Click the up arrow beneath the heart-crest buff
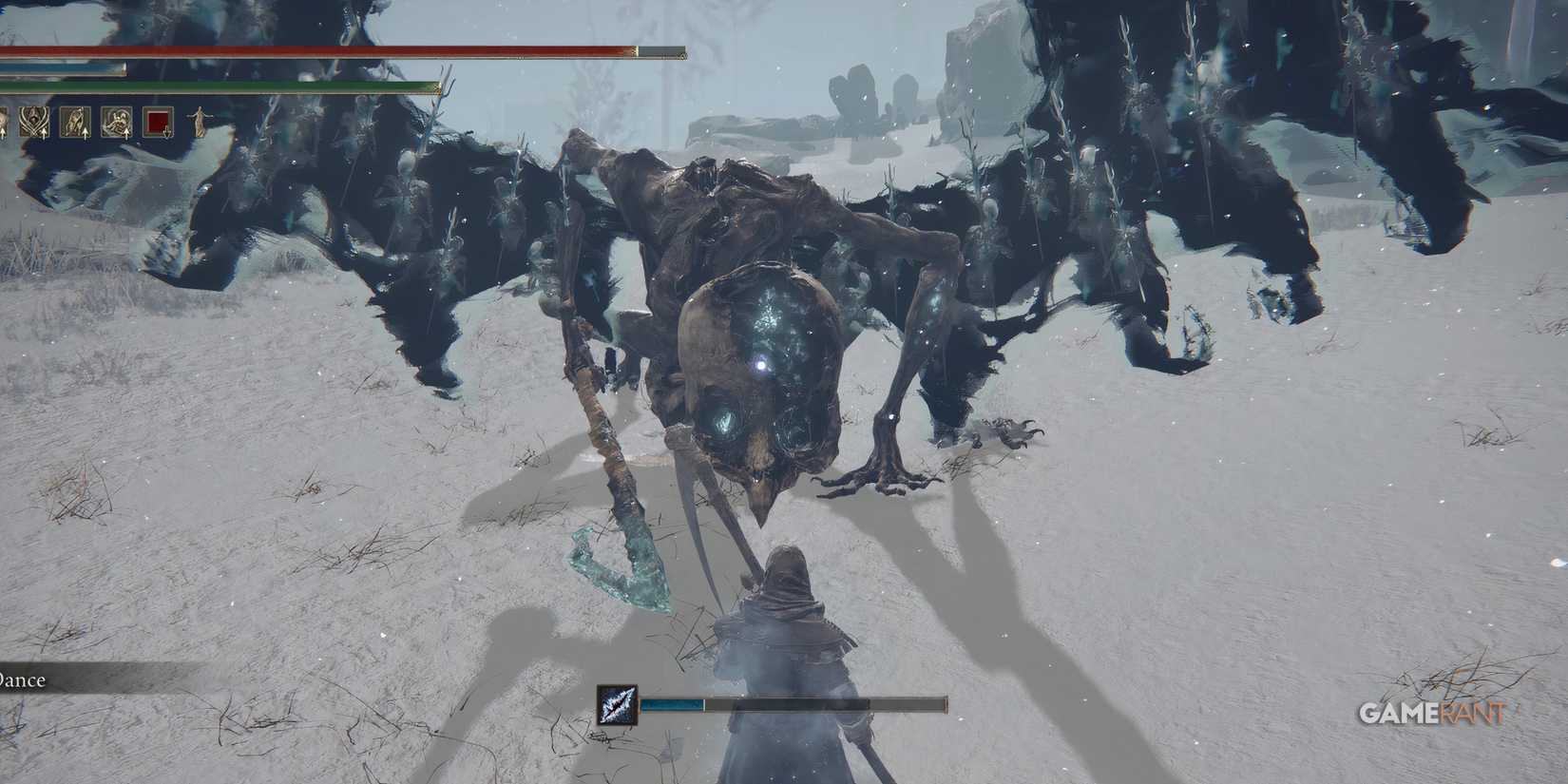This screenshot has width=1568, height=784. (x=44, y=135)
